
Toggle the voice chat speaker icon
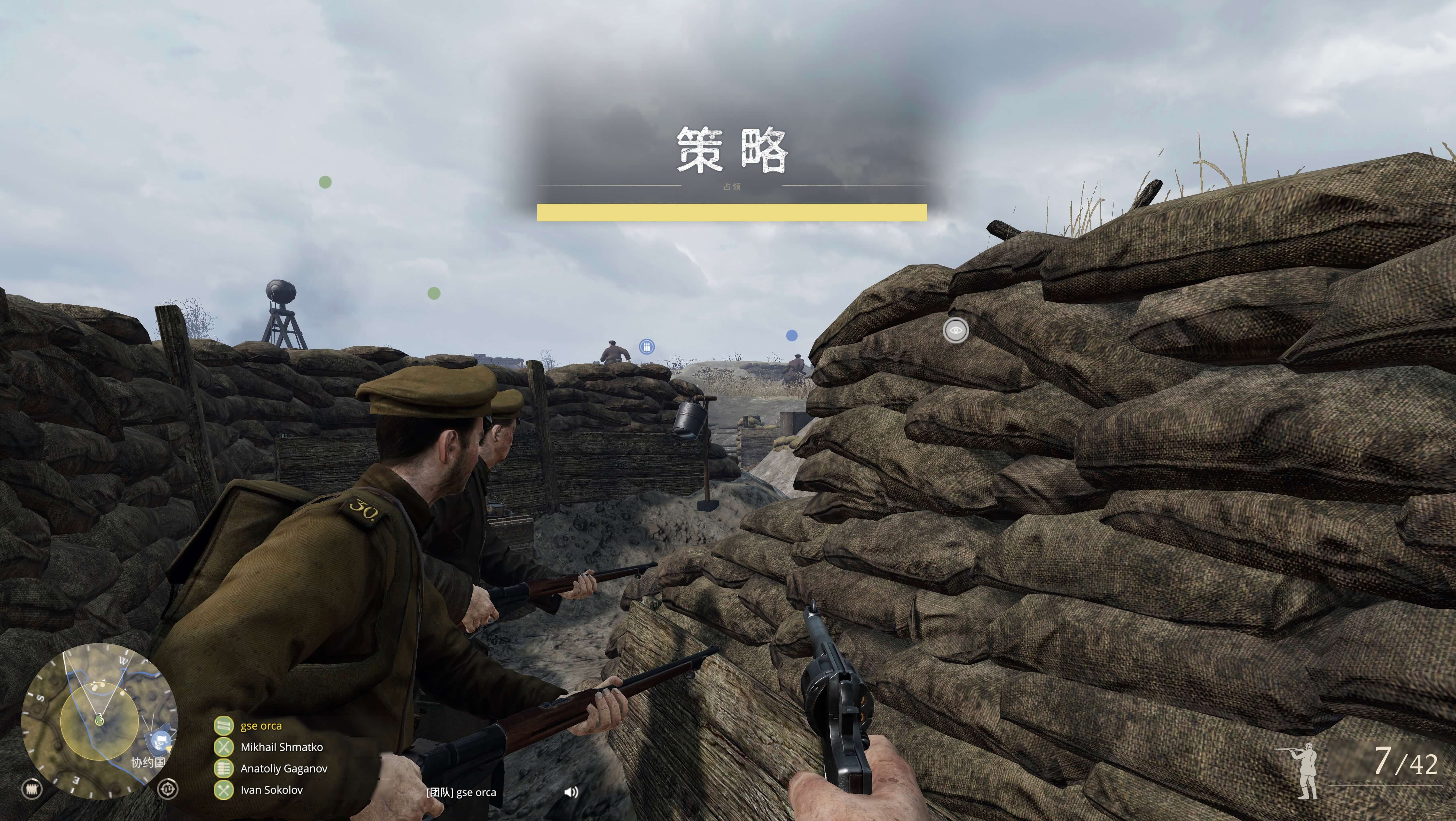(x=571, y=792)
